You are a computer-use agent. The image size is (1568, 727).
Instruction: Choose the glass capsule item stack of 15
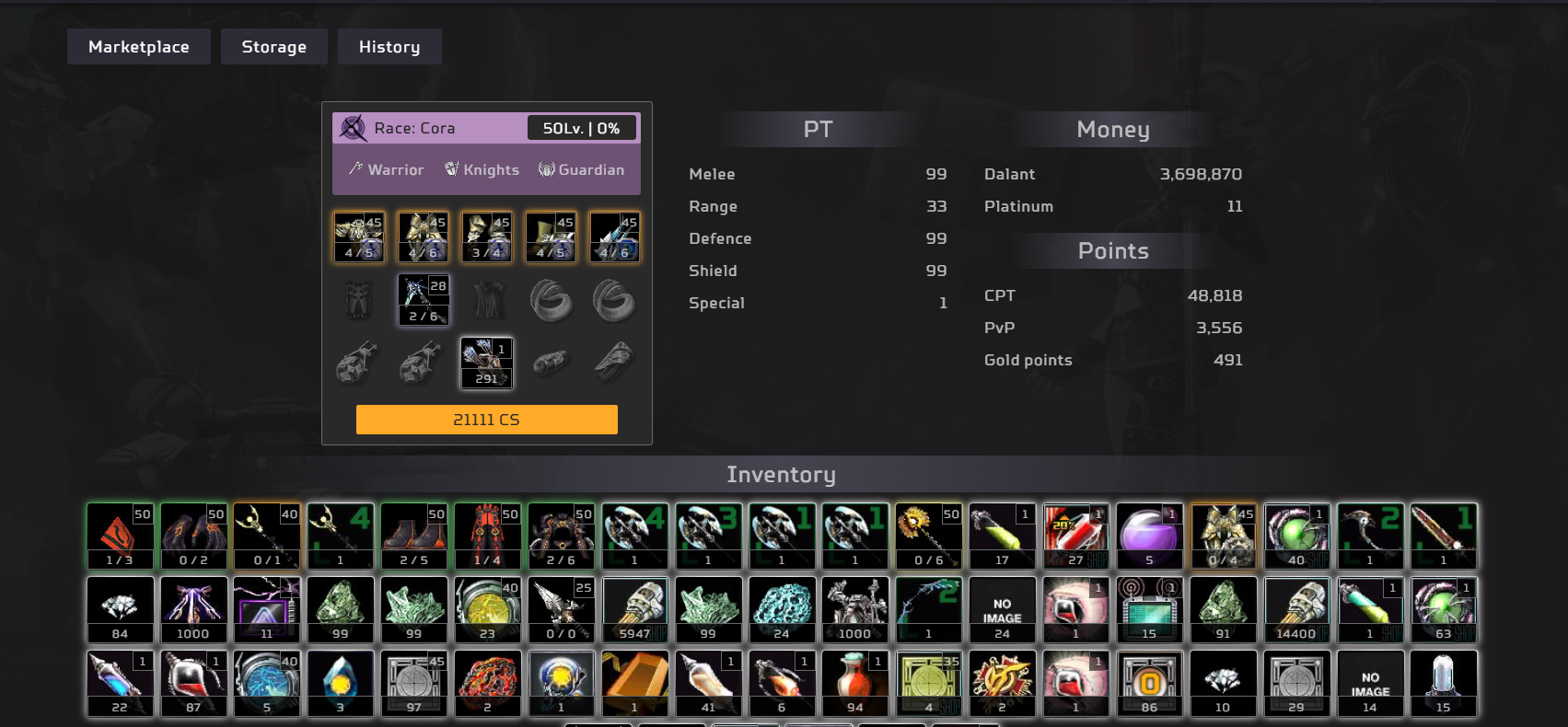pyautogui.click(x=1443, y=683)
